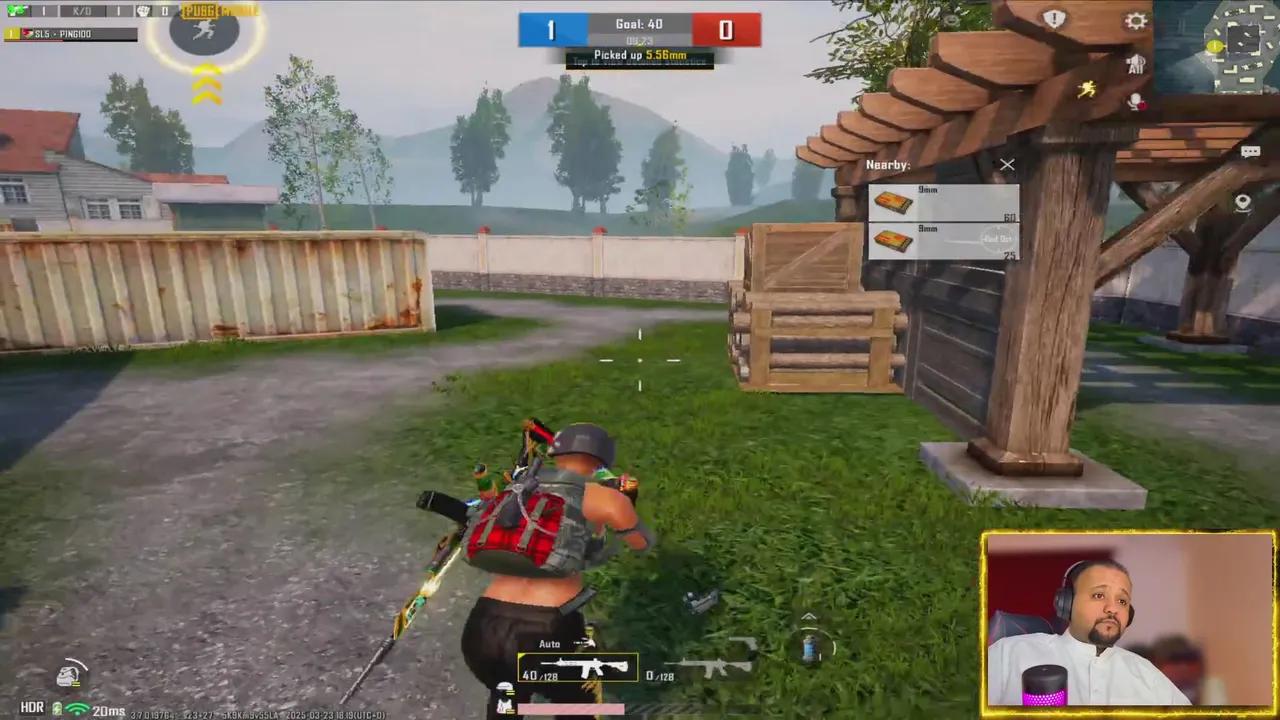Switch the Auto fire mode
Viewport: 1280px width, 720px height.
click(549, 644)
